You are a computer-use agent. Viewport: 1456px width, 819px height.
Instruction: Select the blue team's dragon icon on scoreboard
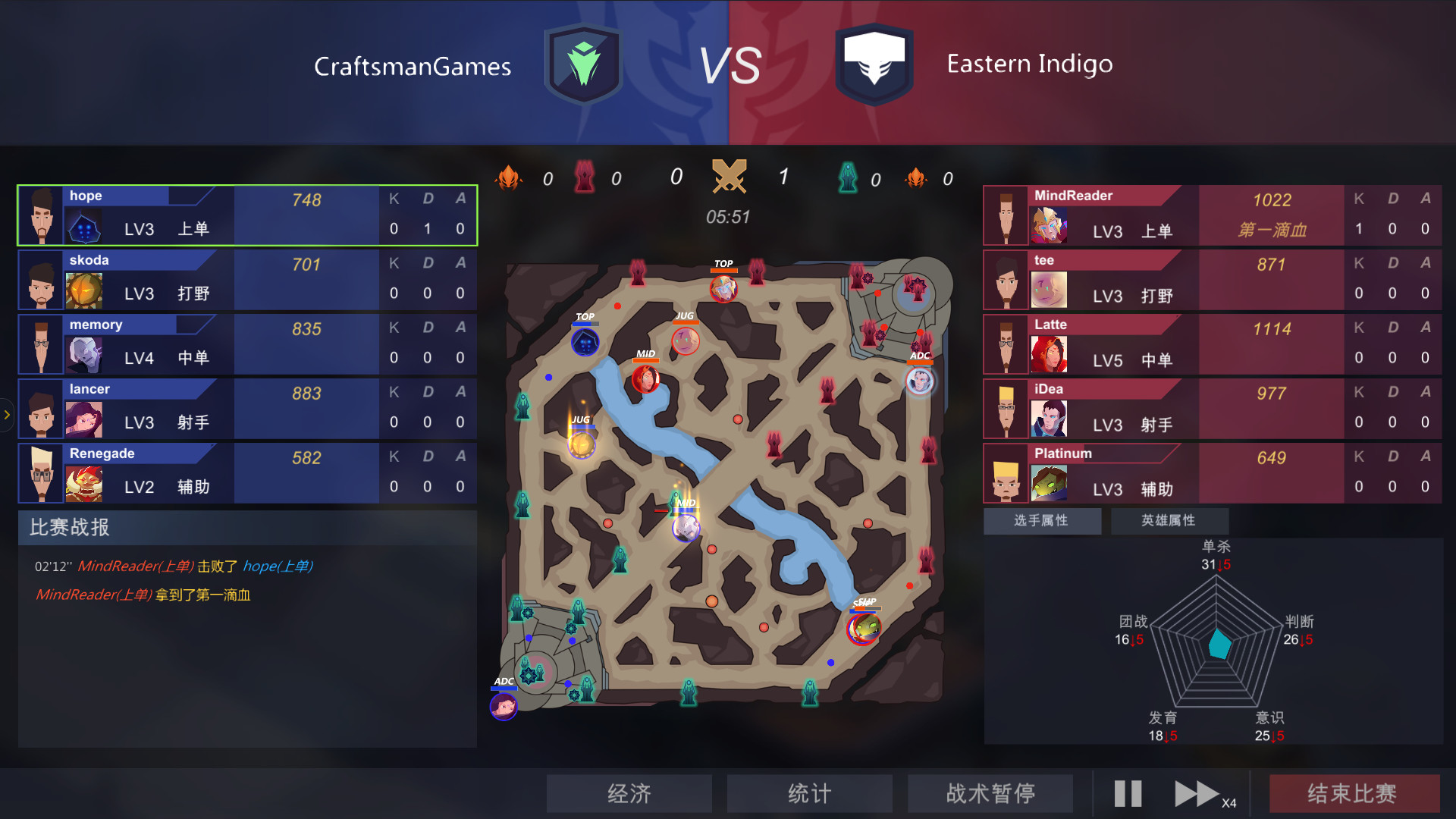[x=510, y=177]
